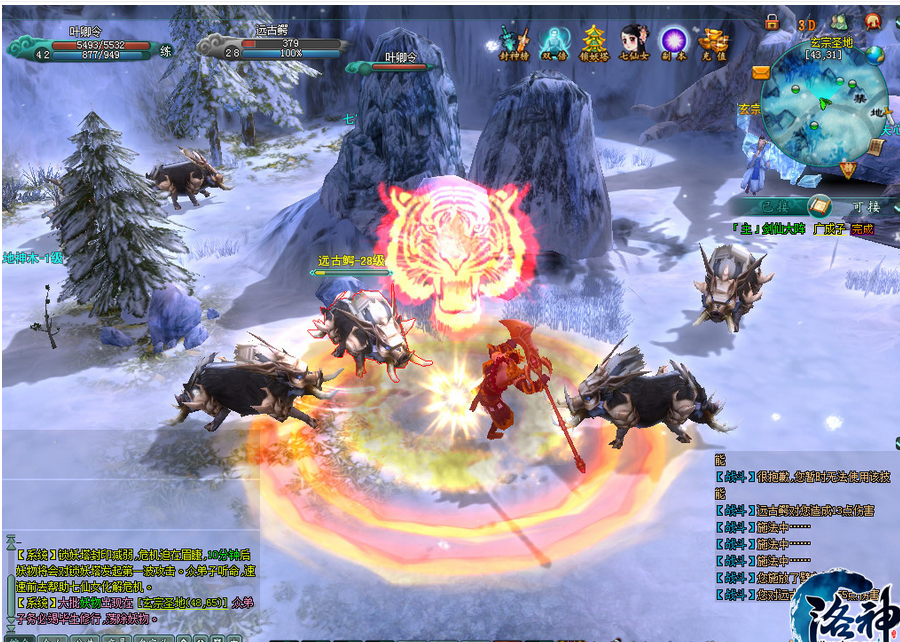The height and width of the screenshot is (642, 900).
Task: Open the red helmet icon at top right
Action: click(x=872, y=21)
